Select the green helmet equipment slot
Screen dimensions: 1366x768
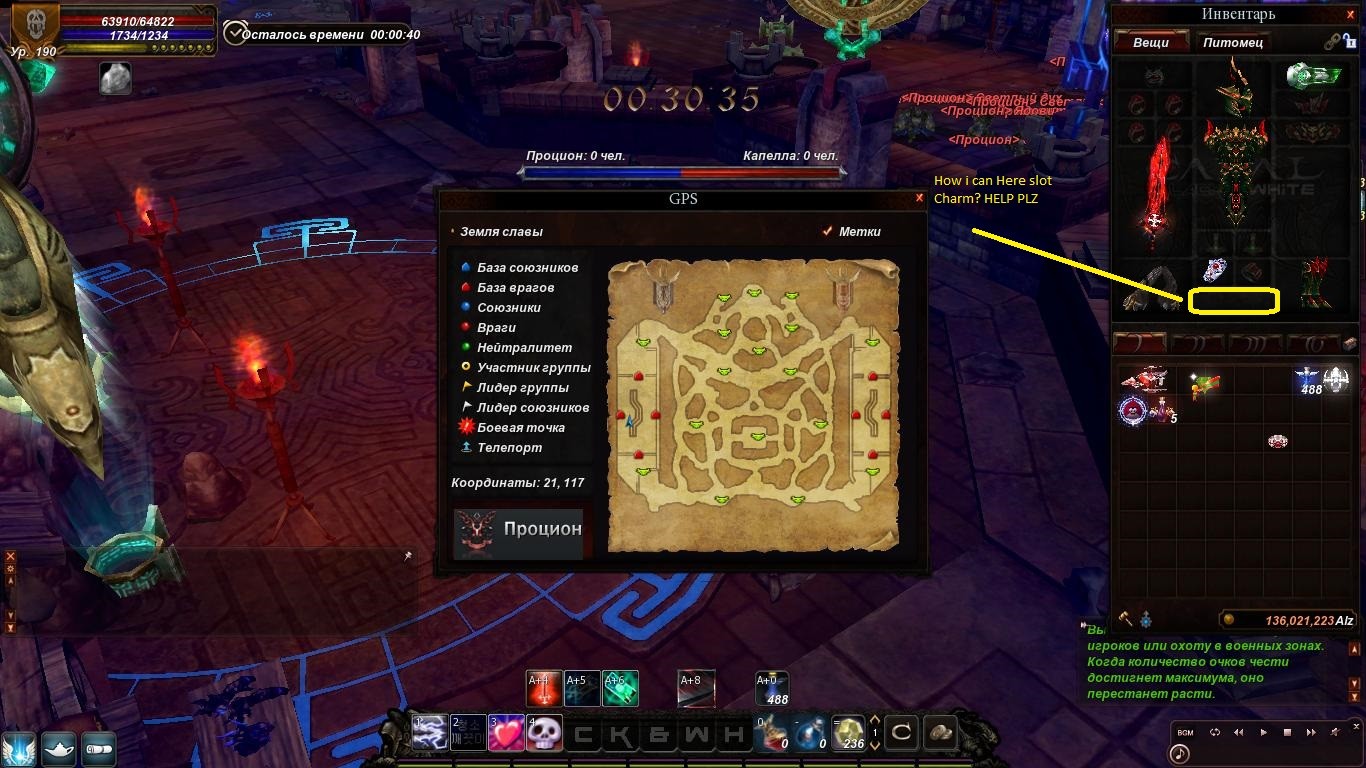point(1235,86)
